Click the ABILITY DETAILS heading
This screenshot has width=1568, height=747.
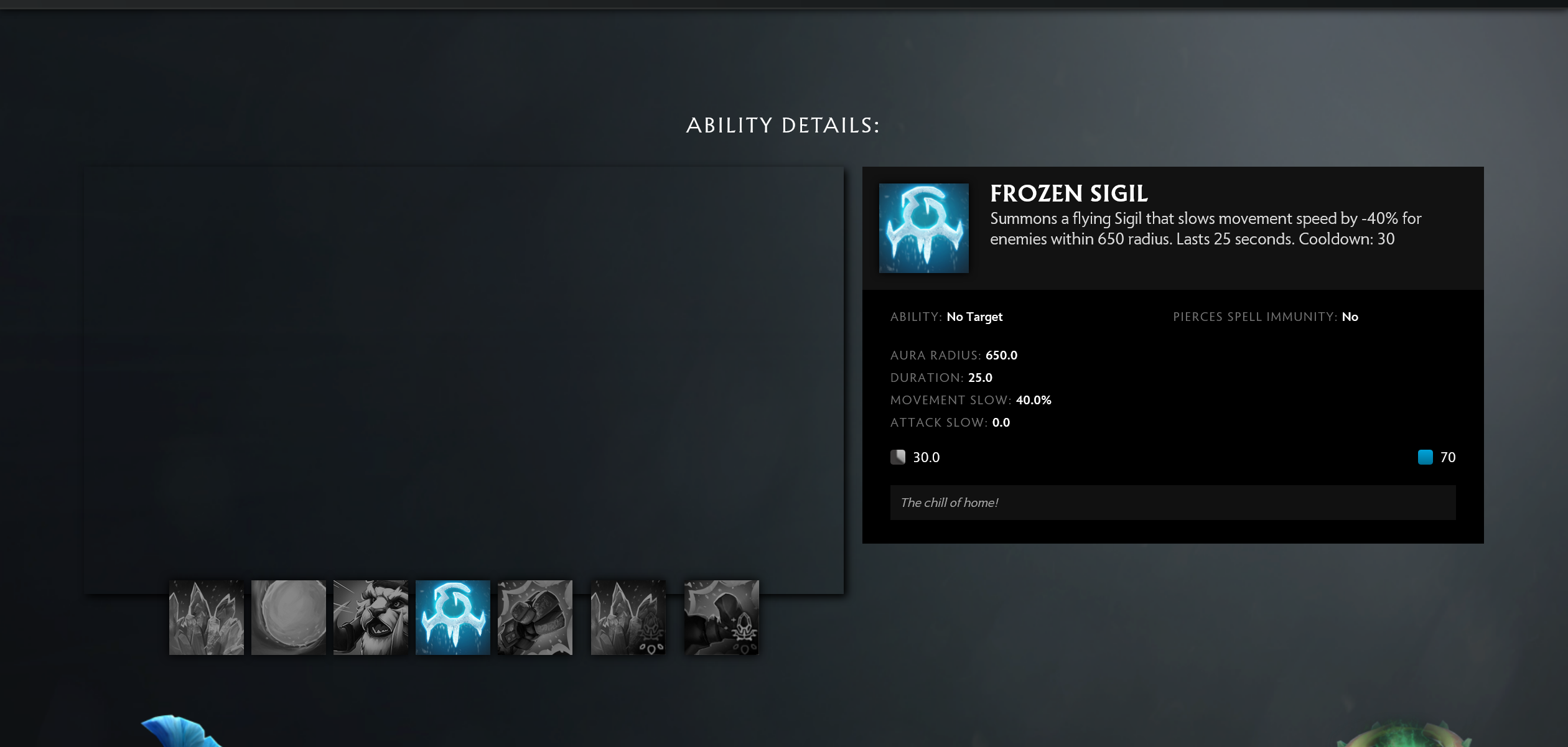coord(783,125)
